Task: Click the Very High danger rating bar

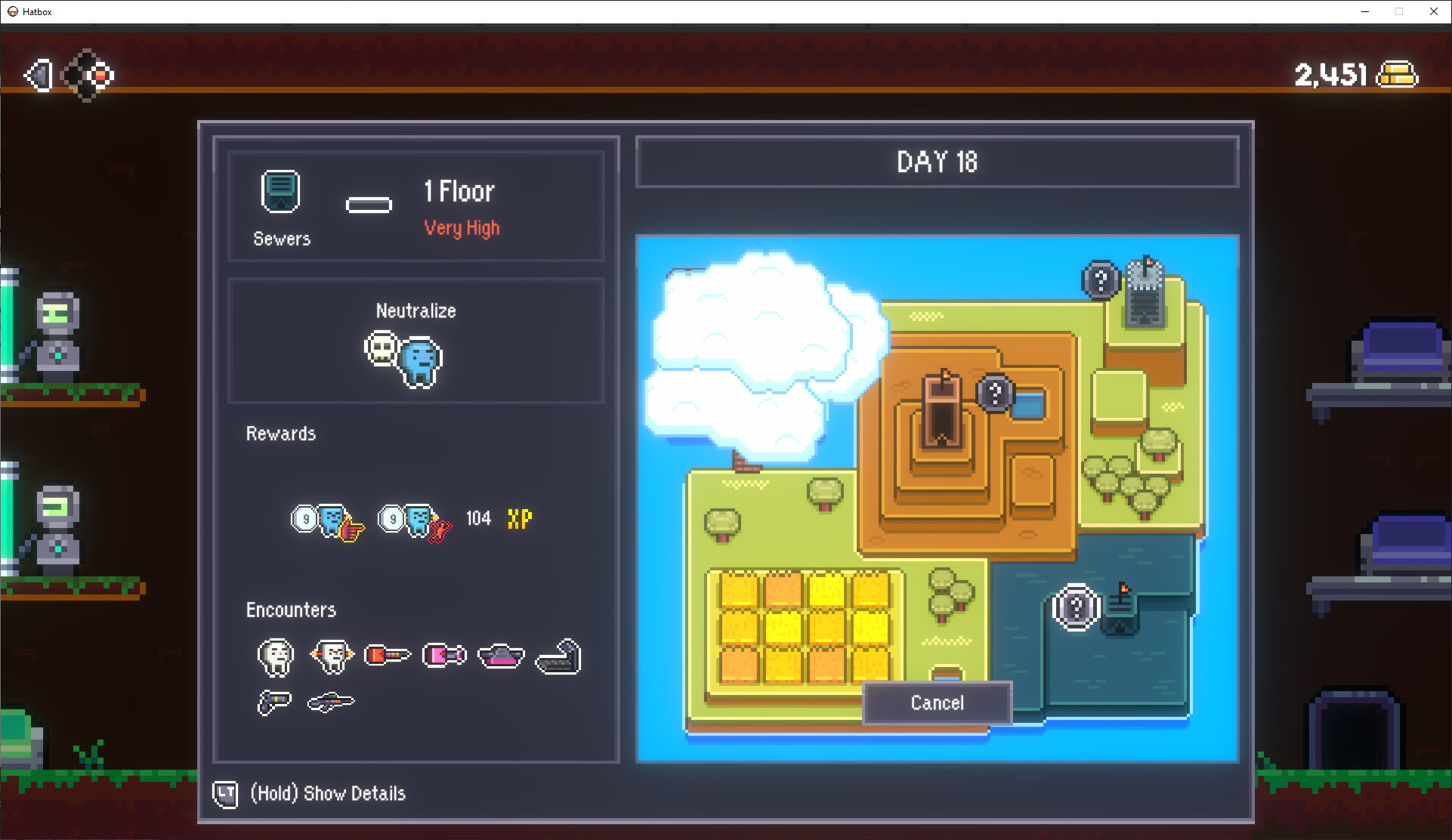Action: pos(462,227)
